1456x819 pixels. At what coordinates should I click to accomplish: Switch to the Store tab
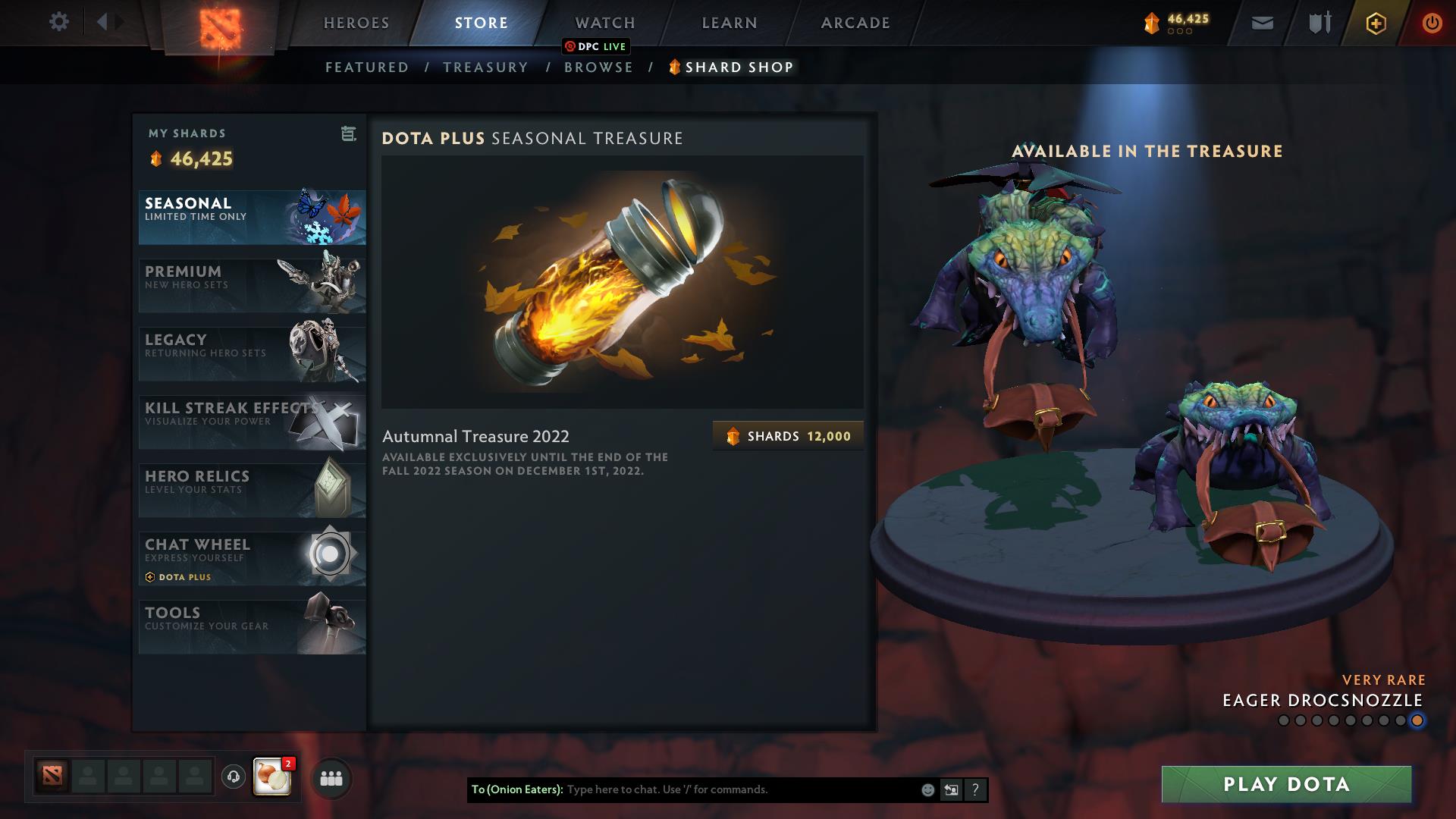480,22
